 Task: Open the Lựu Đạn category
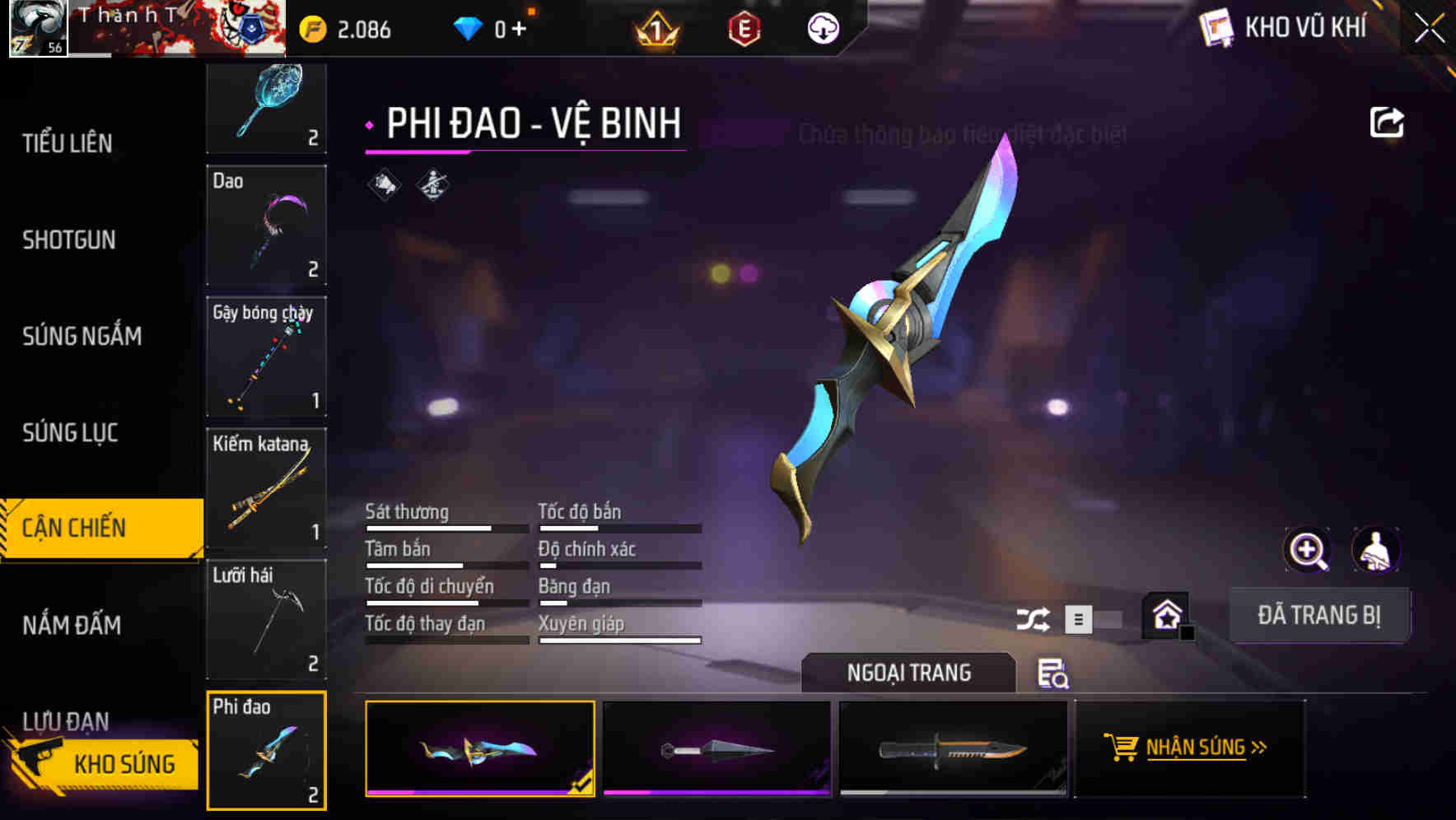tap(66, 721)
